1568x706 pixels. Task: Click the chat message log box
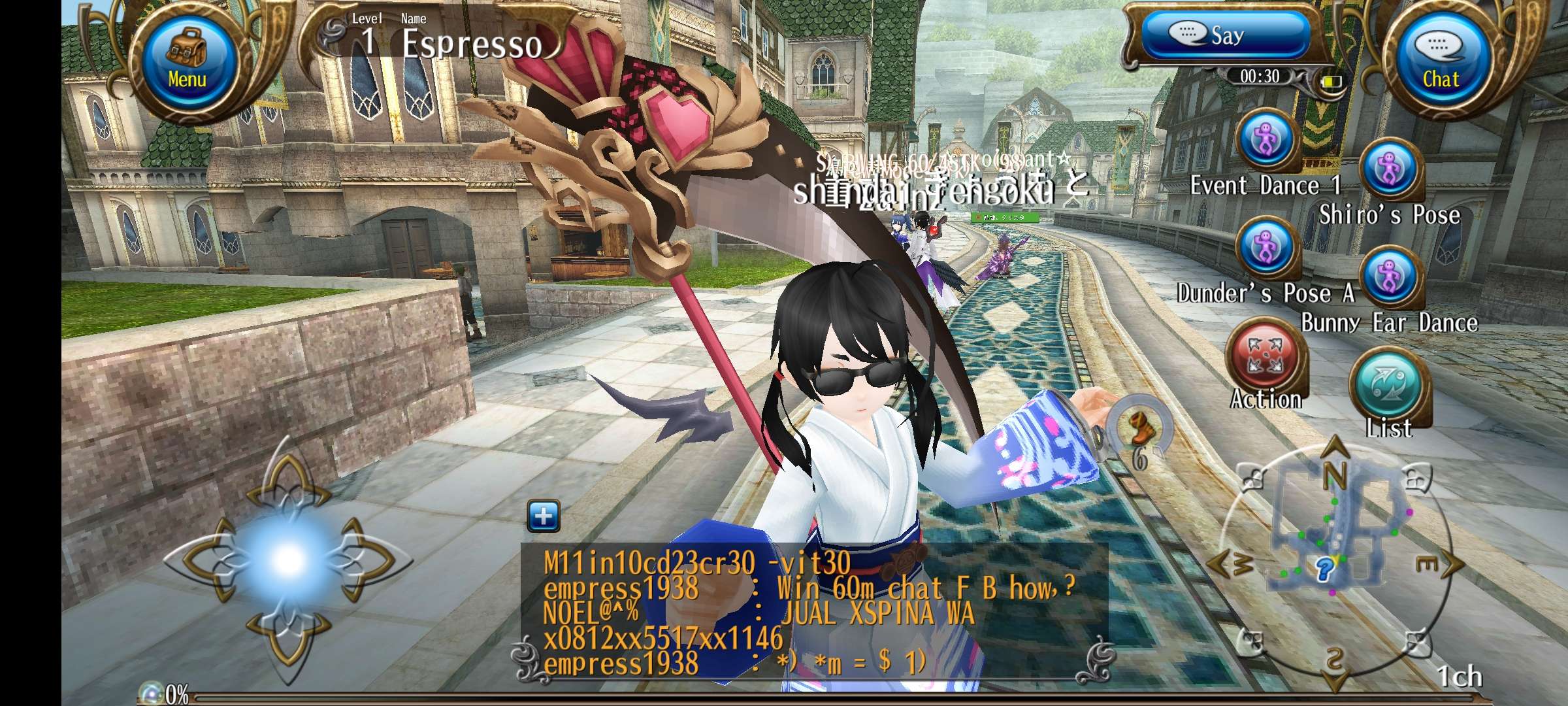coord(813,614)
